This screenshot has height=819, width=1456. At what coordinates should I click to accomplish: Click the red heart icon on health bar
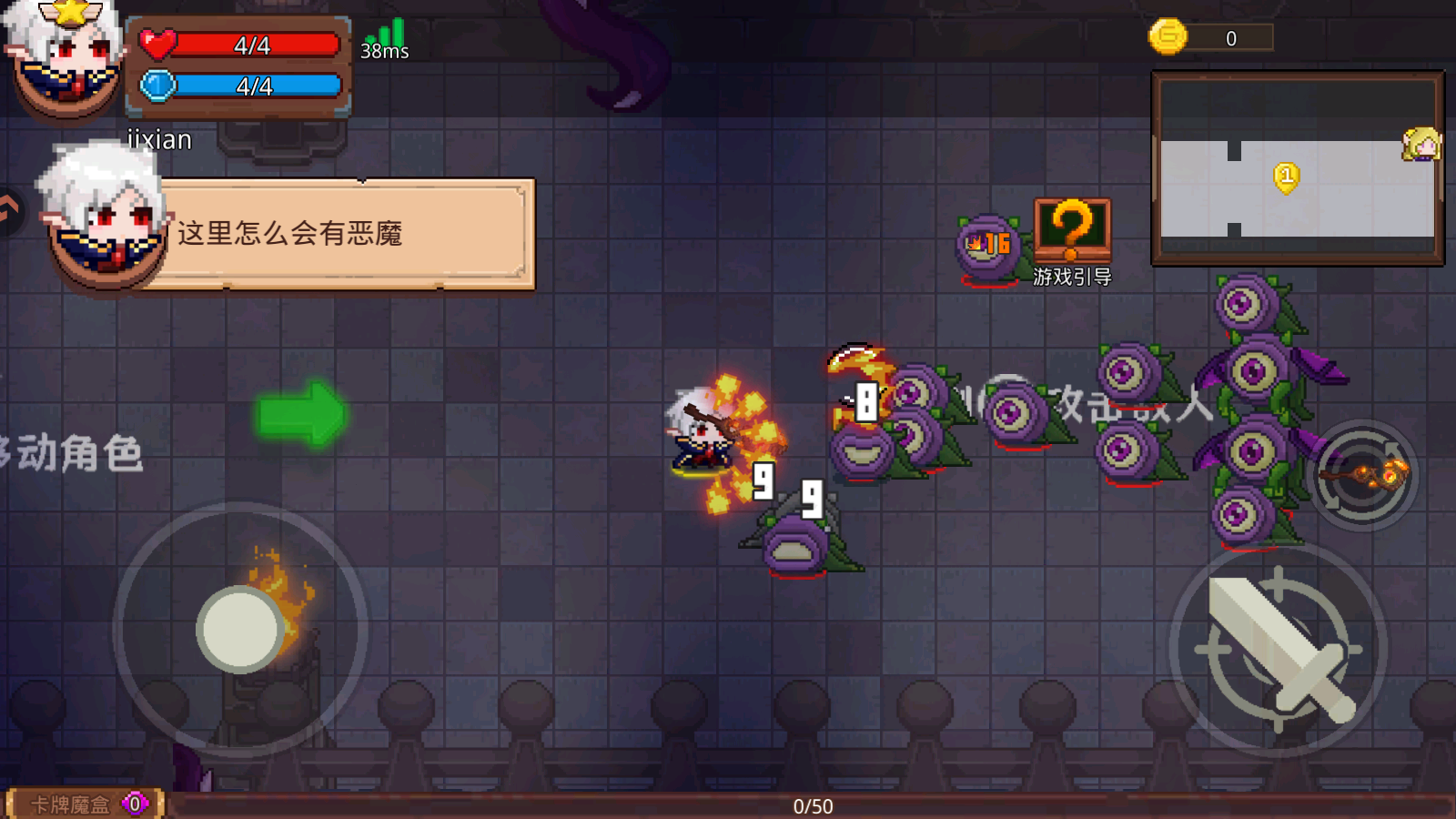click(157, 44)
